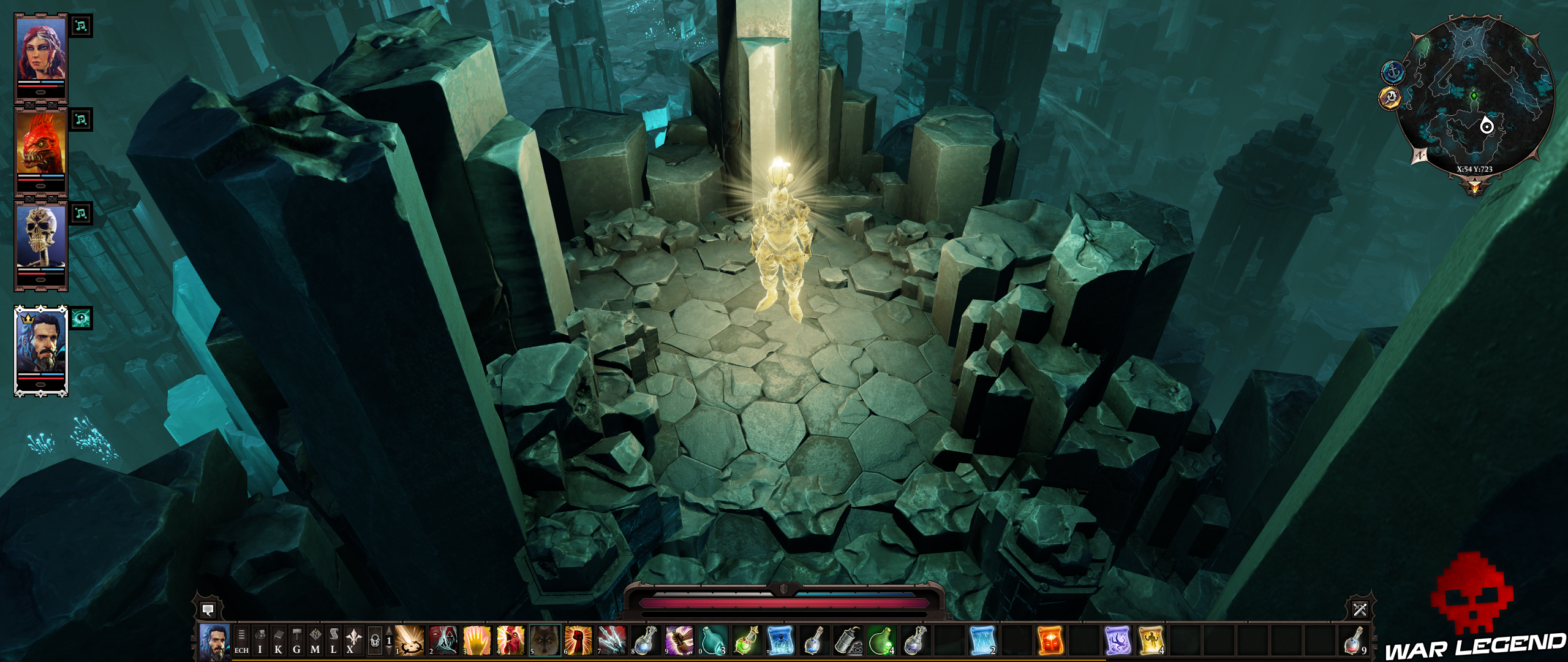
Task: Click the anchor waypoint icon beside minimap
Action: coord(1393,72)
